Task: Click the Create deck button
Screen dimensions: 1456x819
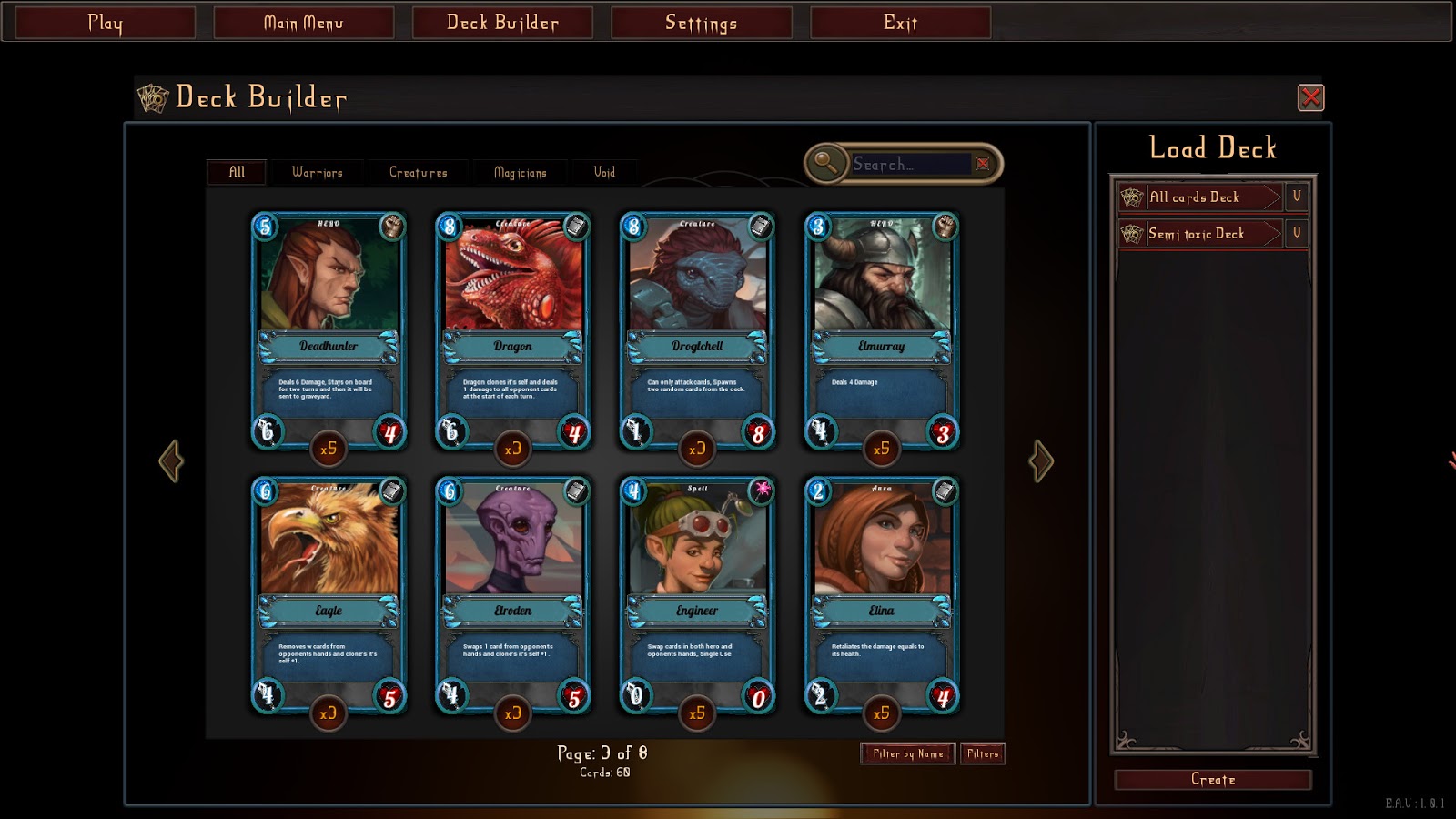Action: click(1212, 780)
